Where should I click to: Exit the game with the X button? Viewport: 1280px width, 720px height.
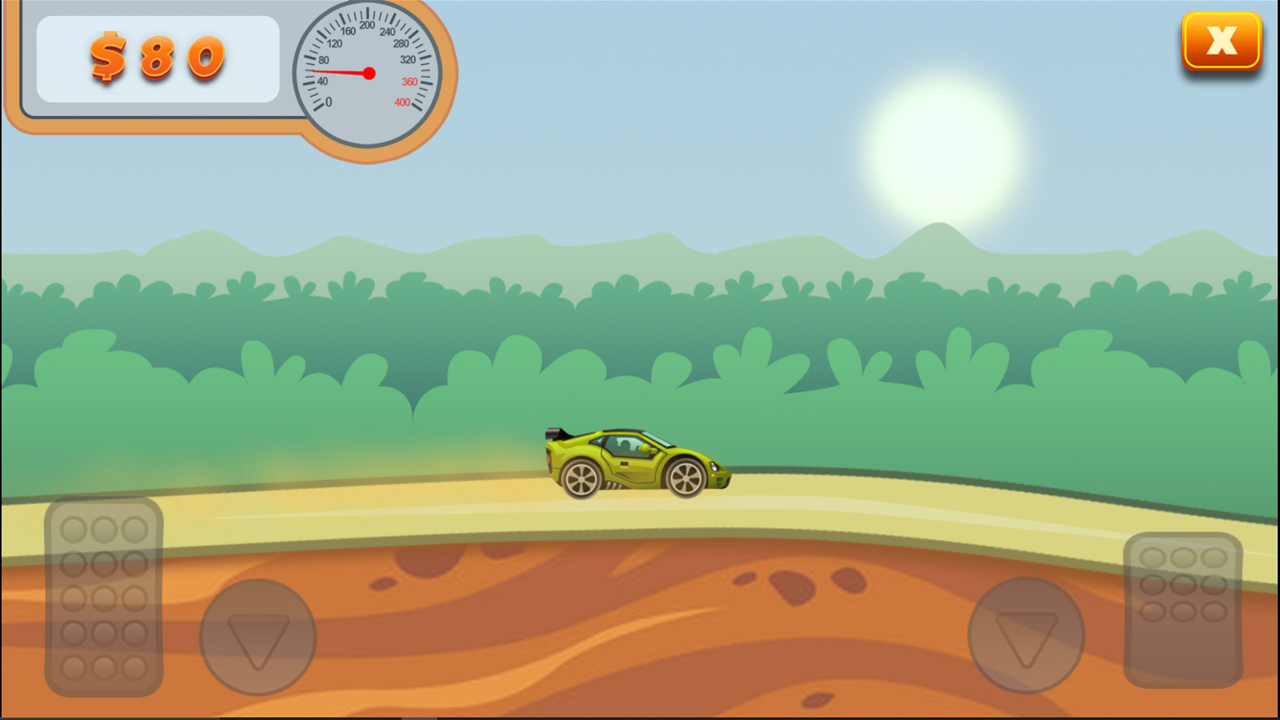pyautogui.click(x=1221, y=40)
